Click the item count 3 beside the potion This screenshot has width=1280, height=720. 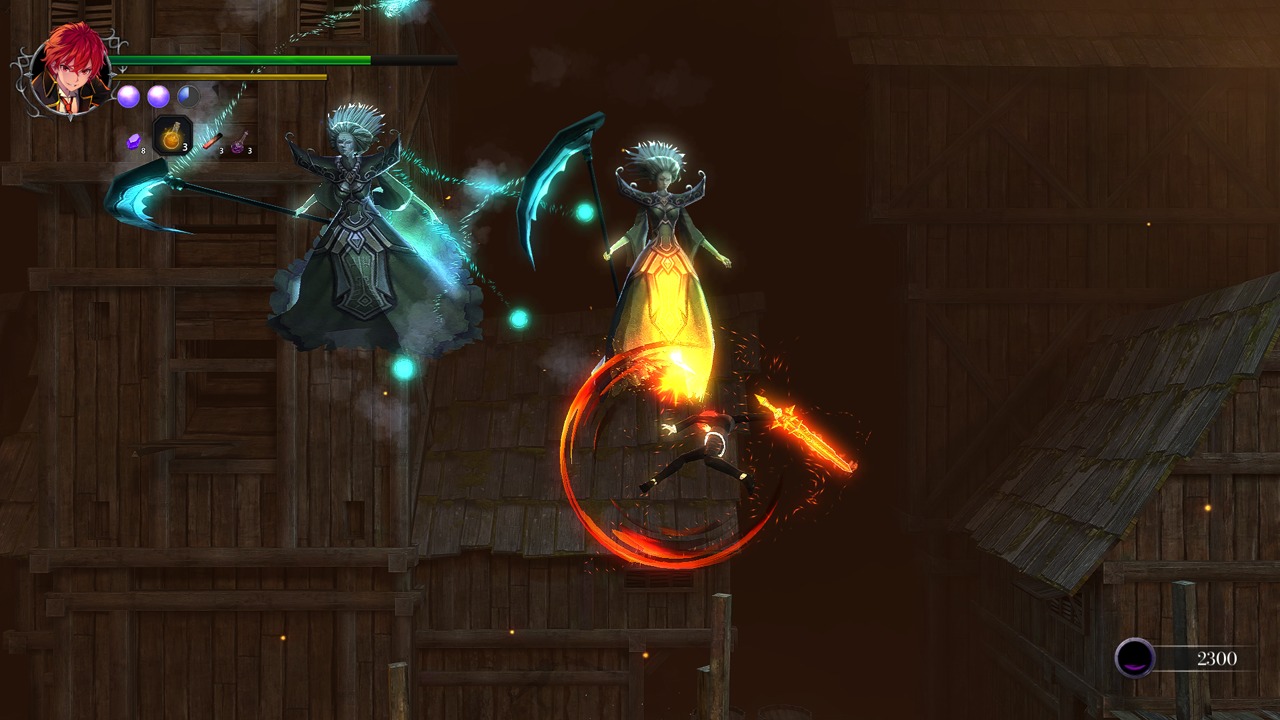pos(186,146)
